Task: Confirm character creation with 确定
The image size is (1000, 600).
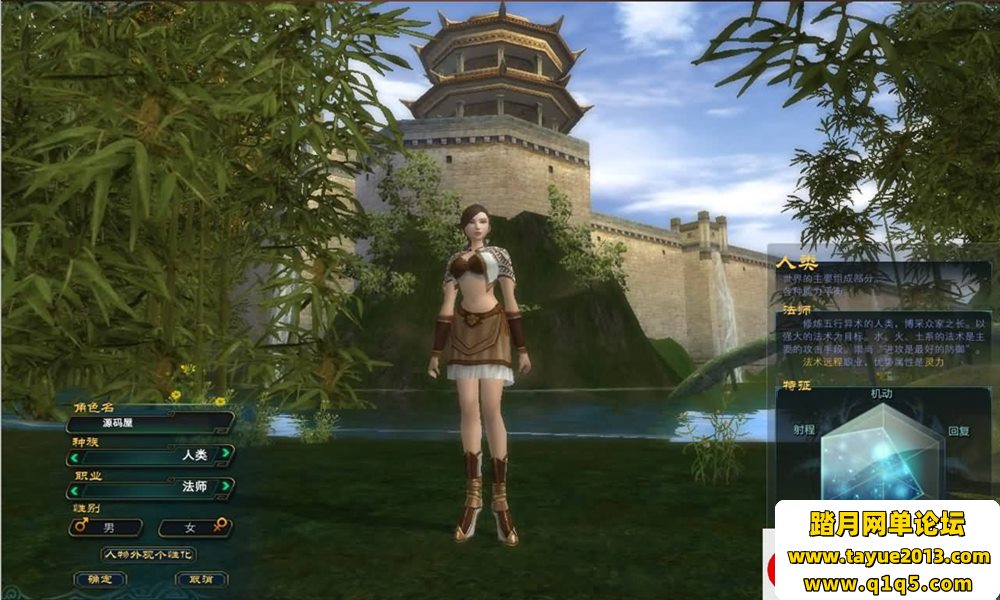Action: pyautogui.click(x=100, y=579)
